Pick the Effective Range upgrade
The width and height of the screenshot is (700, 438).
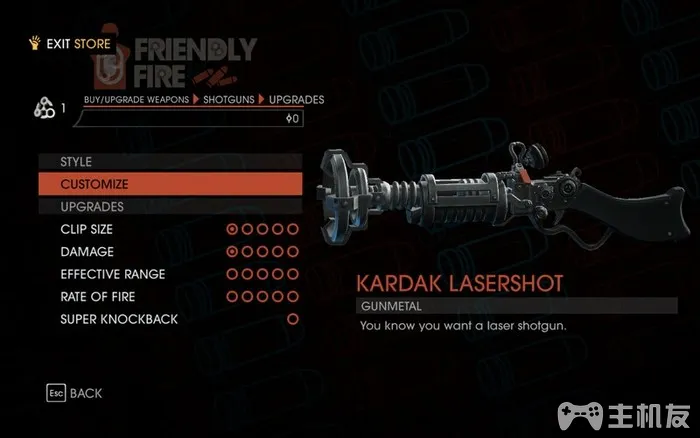tap(112, 274)
